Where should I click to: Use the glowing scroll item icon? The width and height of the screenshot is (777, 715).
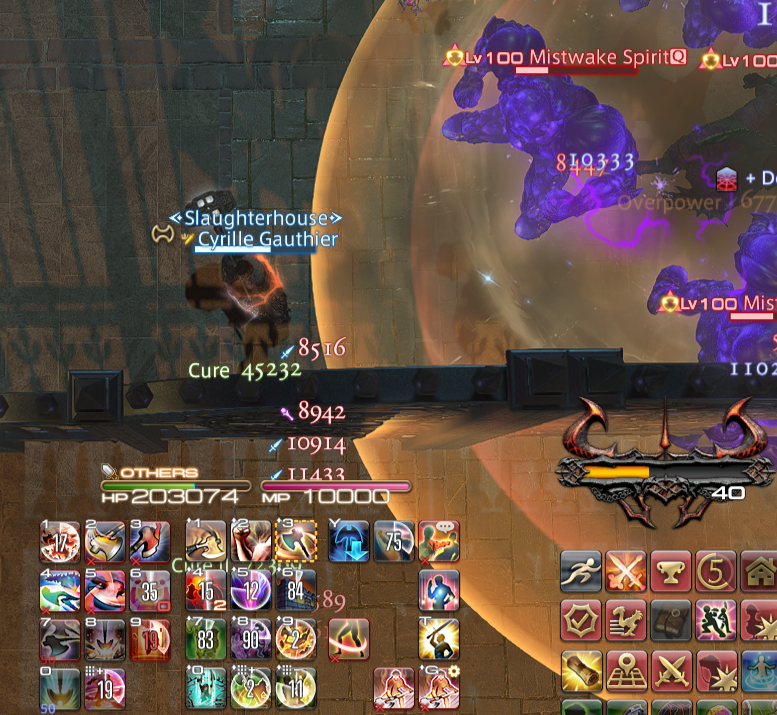tap(582, 669)
